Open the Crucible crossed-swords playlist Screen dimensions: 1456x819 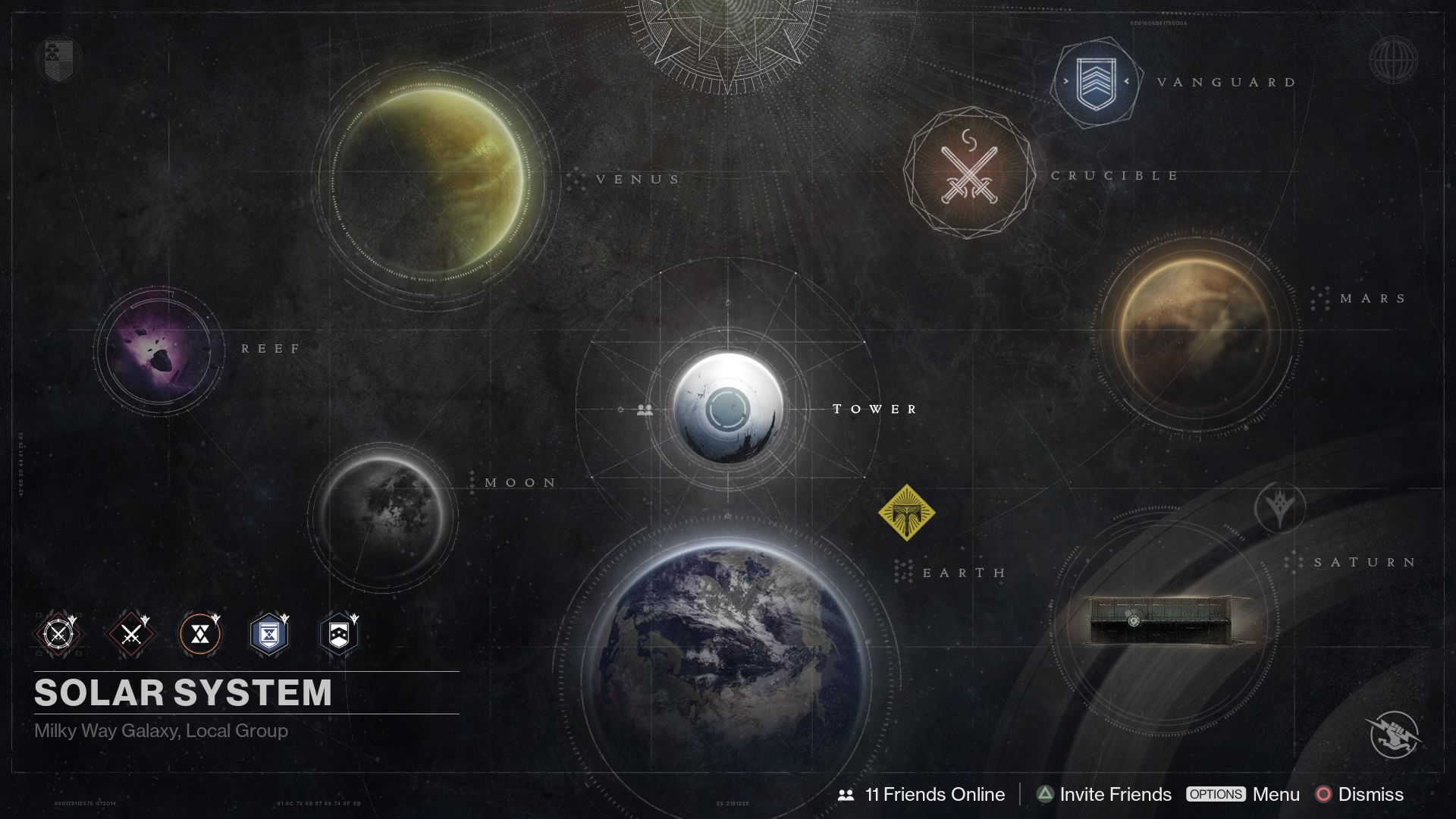coord(969,174)
